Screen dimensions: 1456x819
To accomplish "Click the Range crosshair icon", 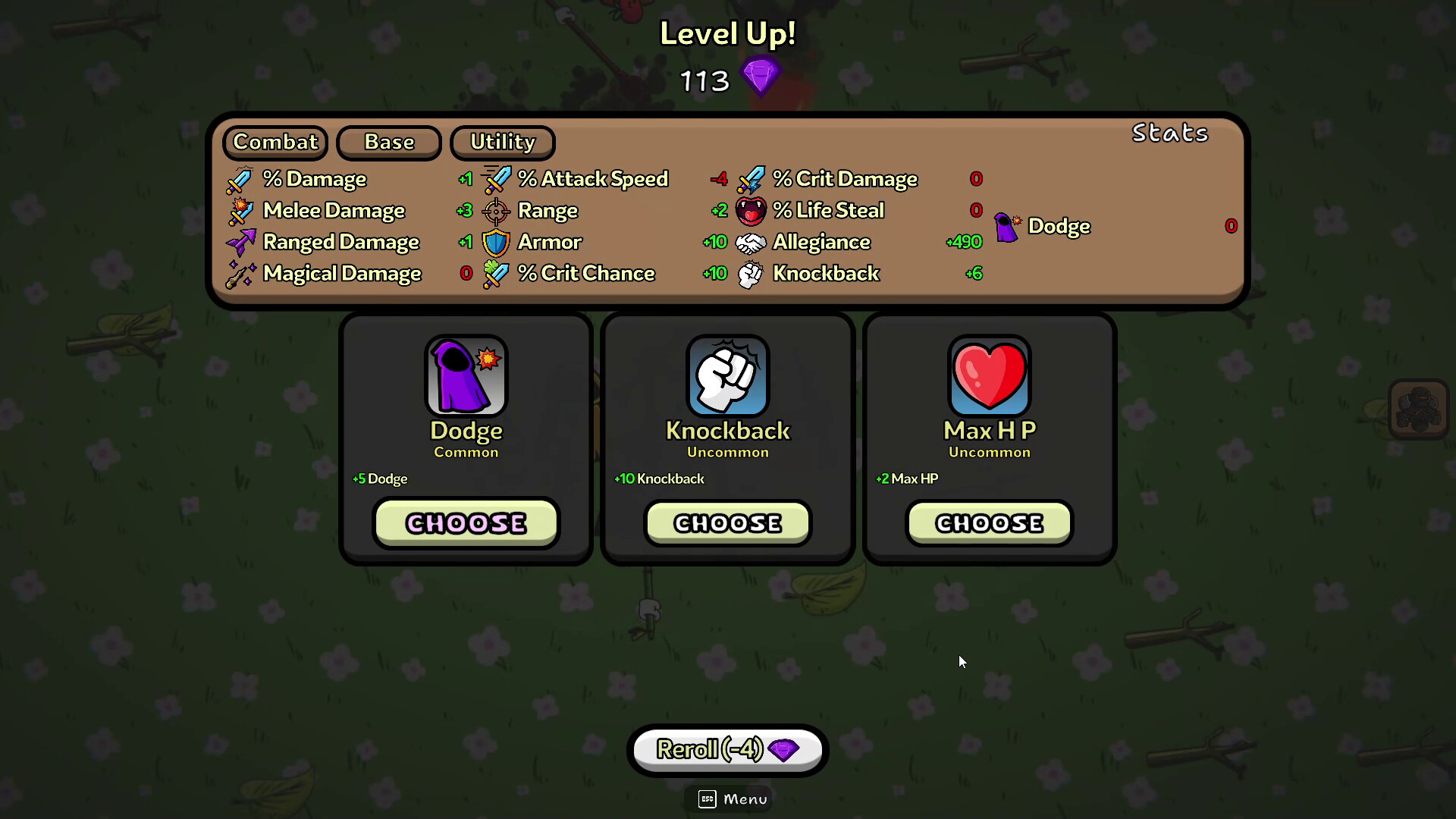I will [x=497, y=211].
